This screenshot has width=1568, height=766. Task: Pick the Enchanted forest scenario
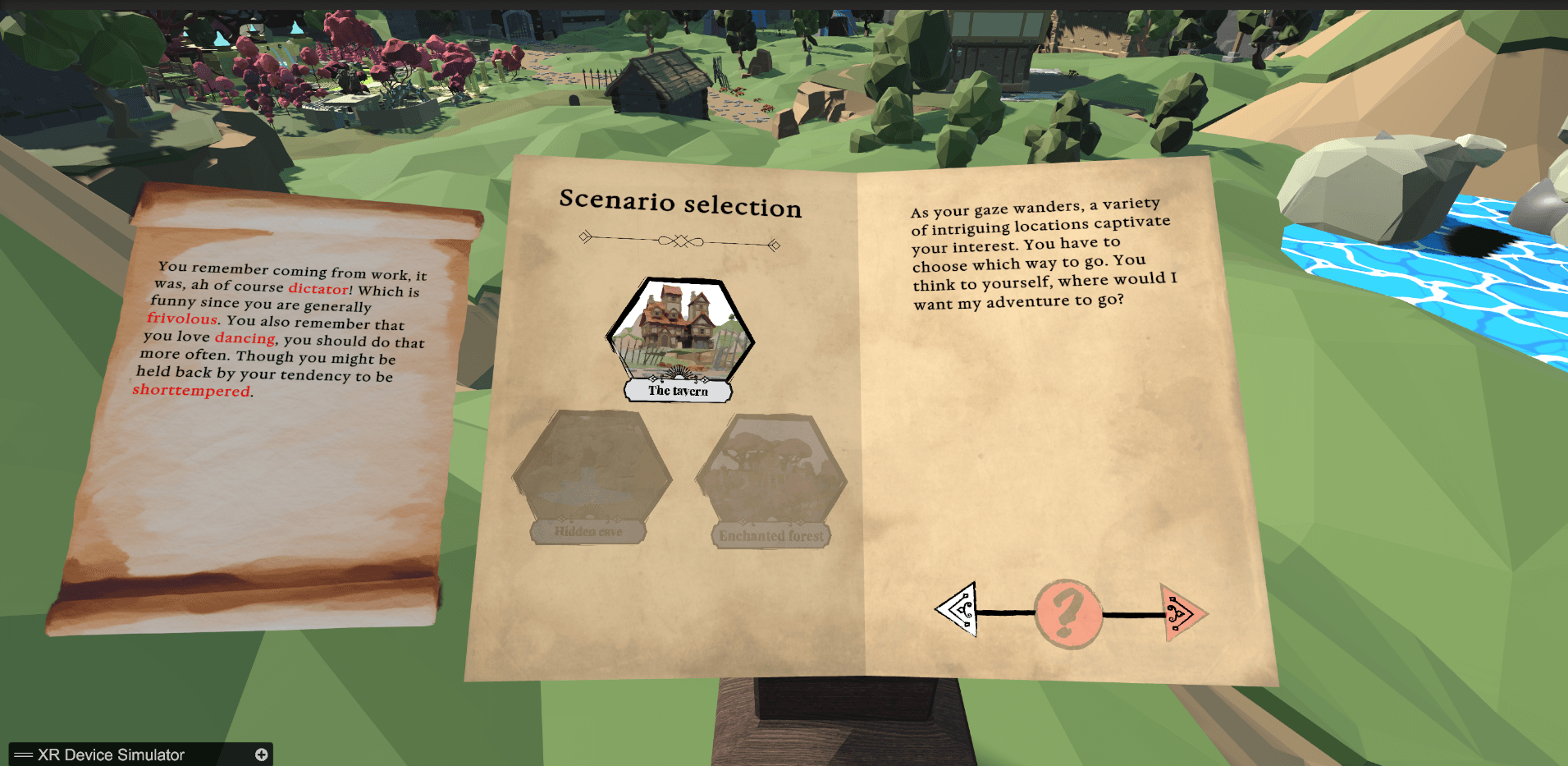pyautogui.click(x=771, y=475)
